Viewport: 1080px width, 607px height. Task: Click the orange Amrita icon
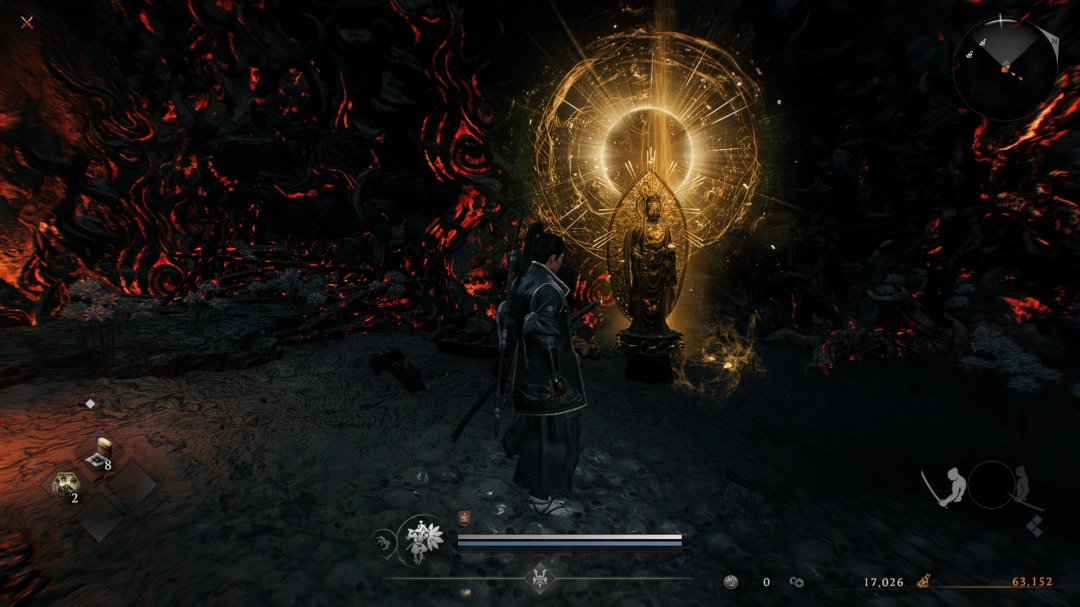click(925, 581)
